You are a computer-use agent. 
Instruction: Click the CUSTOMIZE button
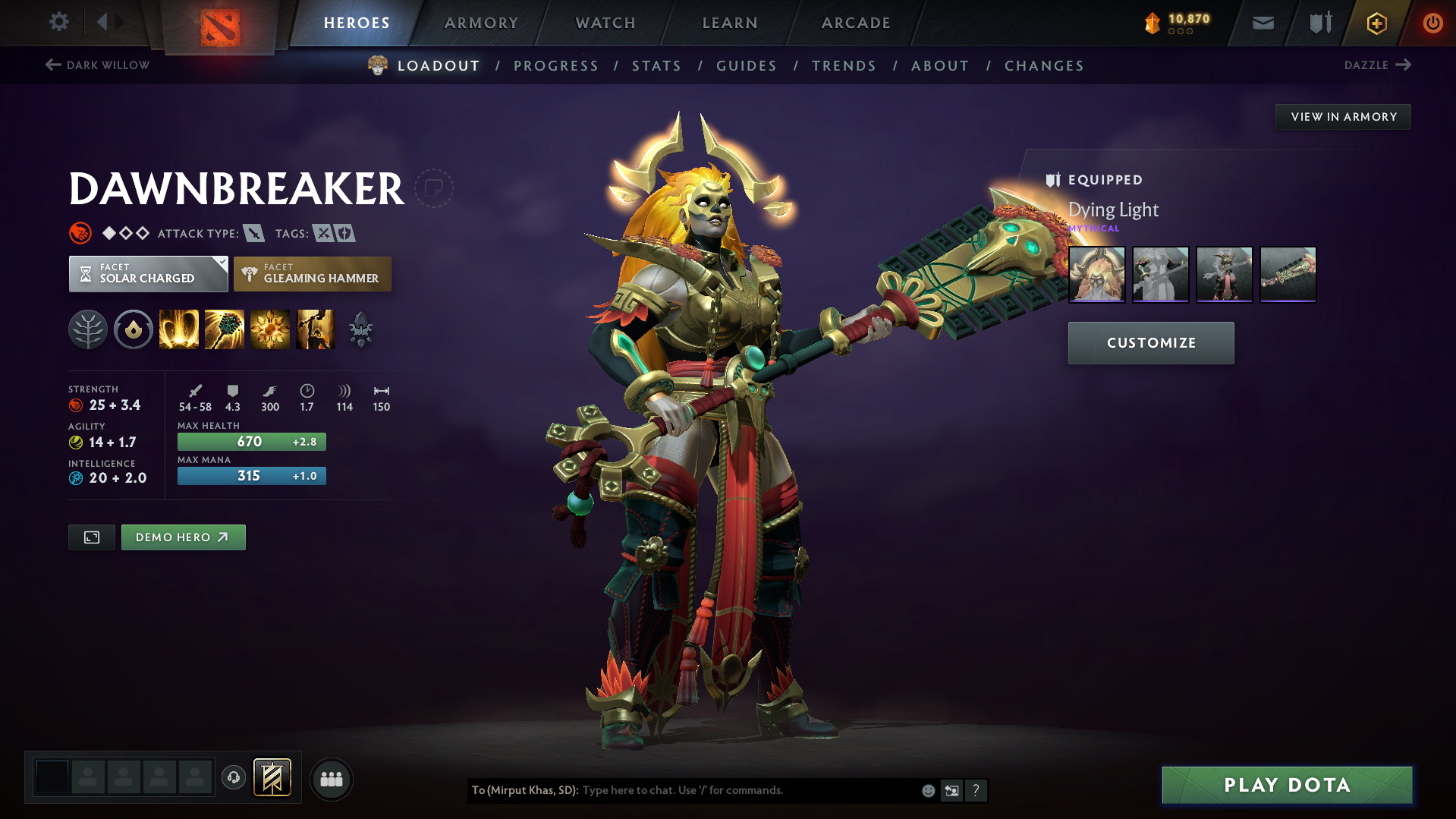pyautogui.click(x=1150, y=342)
